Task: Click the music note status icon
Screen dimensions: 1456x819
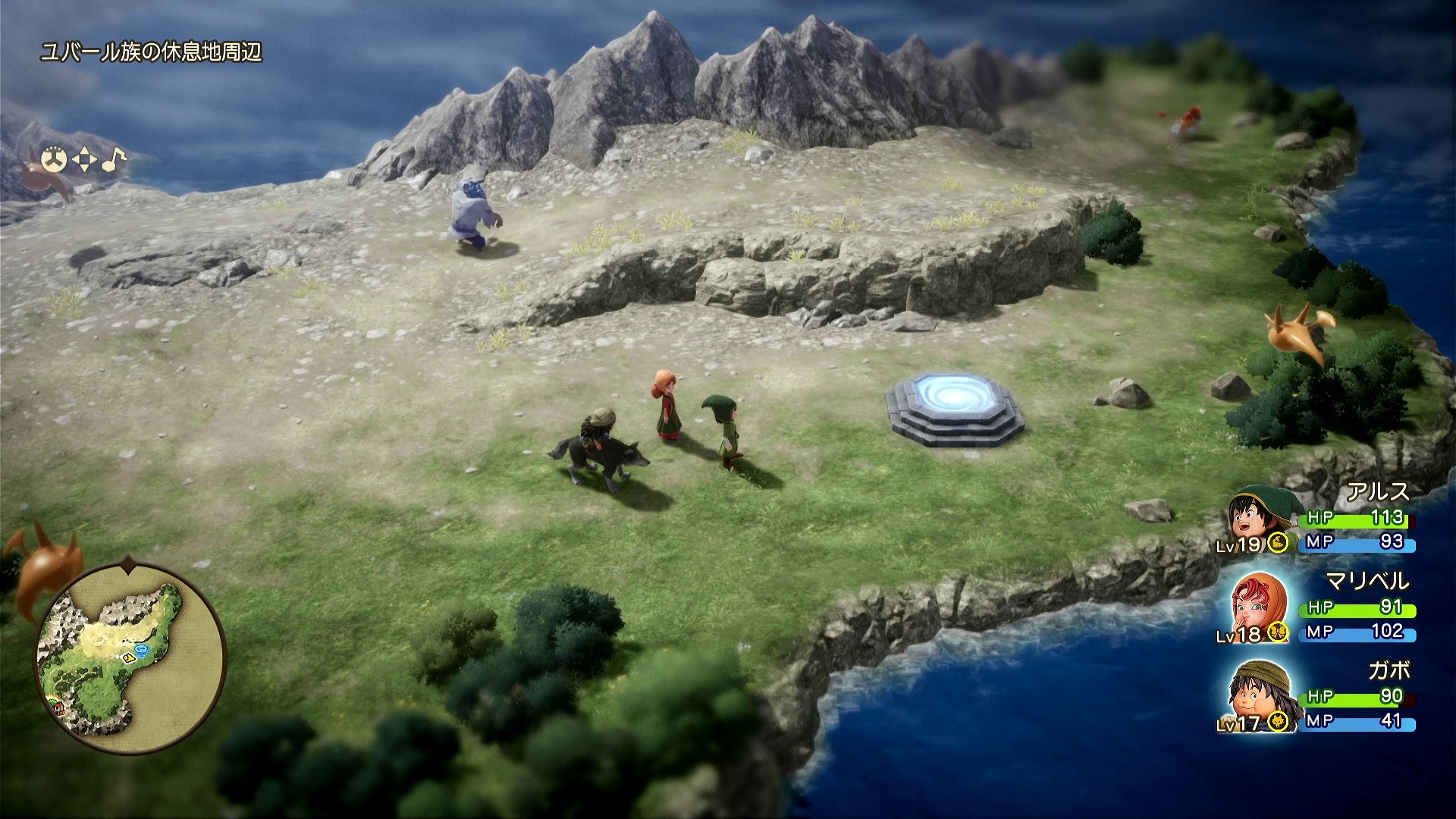Action: pos(114,158)
